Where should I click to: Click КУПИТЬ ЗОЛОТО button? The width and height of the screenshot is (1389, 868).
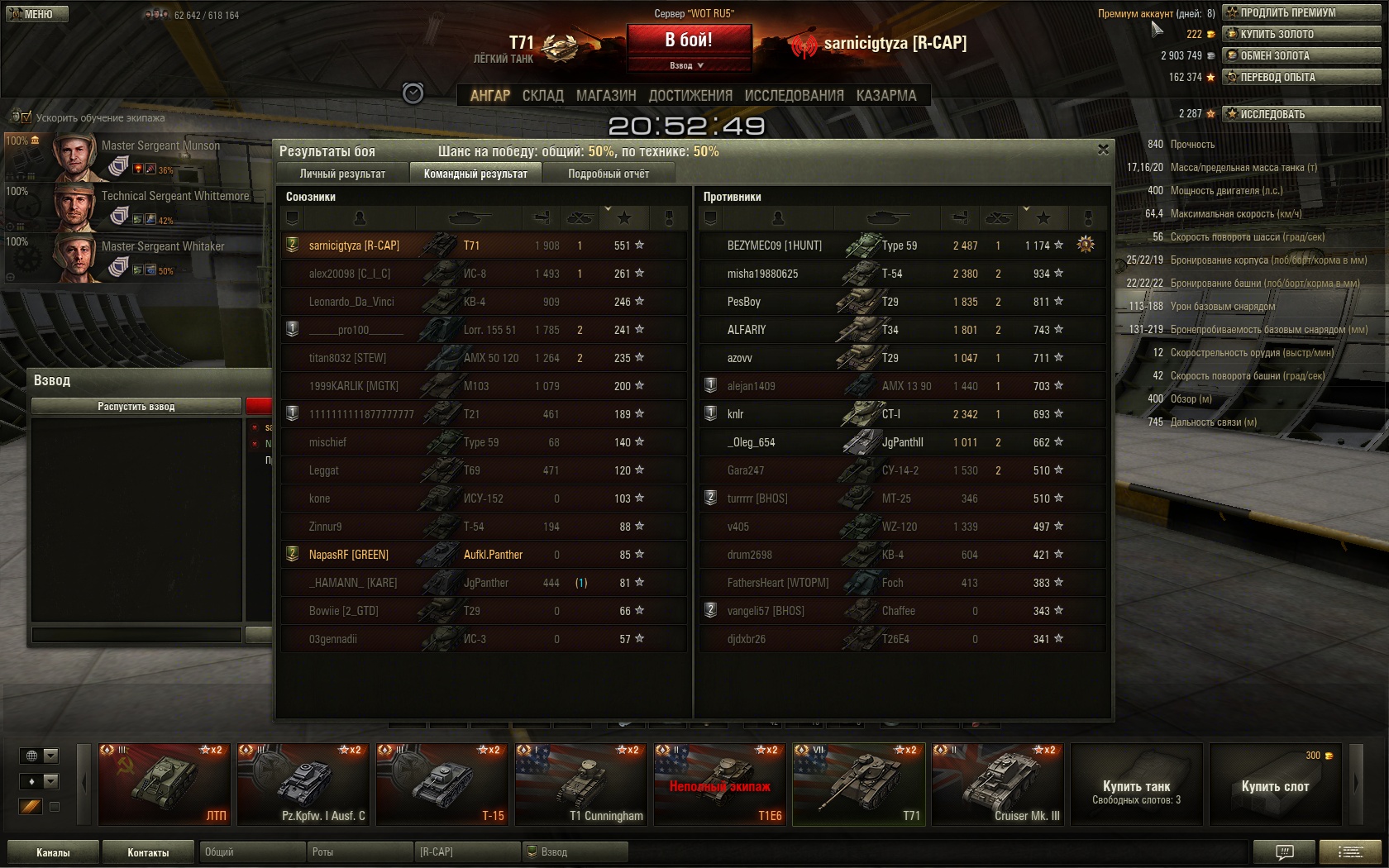click(1301, 34)
